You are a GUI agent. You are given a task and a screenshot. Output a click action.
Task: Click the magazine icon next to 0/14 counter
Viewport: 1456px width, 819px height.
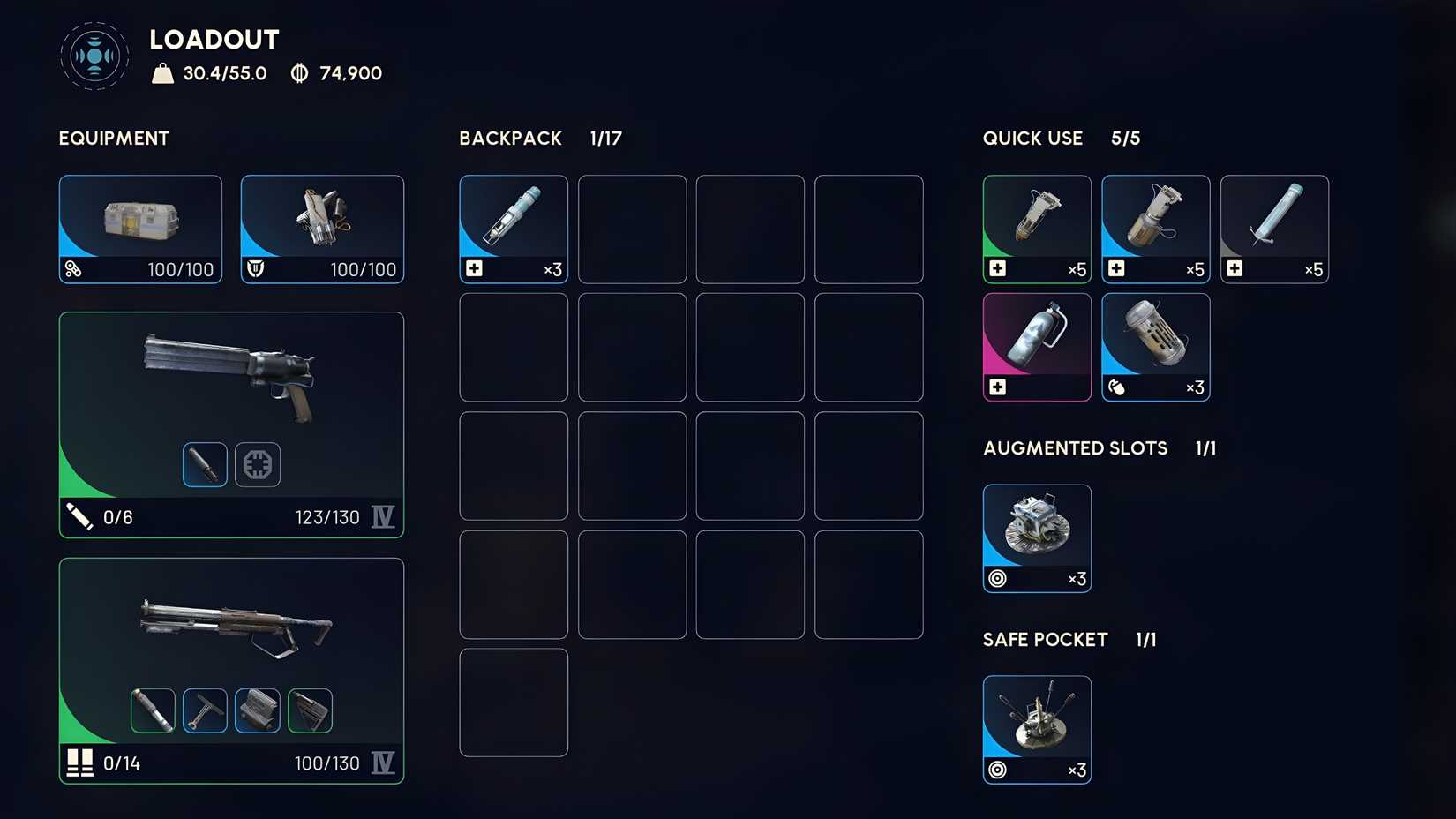[x=80, y=763]
